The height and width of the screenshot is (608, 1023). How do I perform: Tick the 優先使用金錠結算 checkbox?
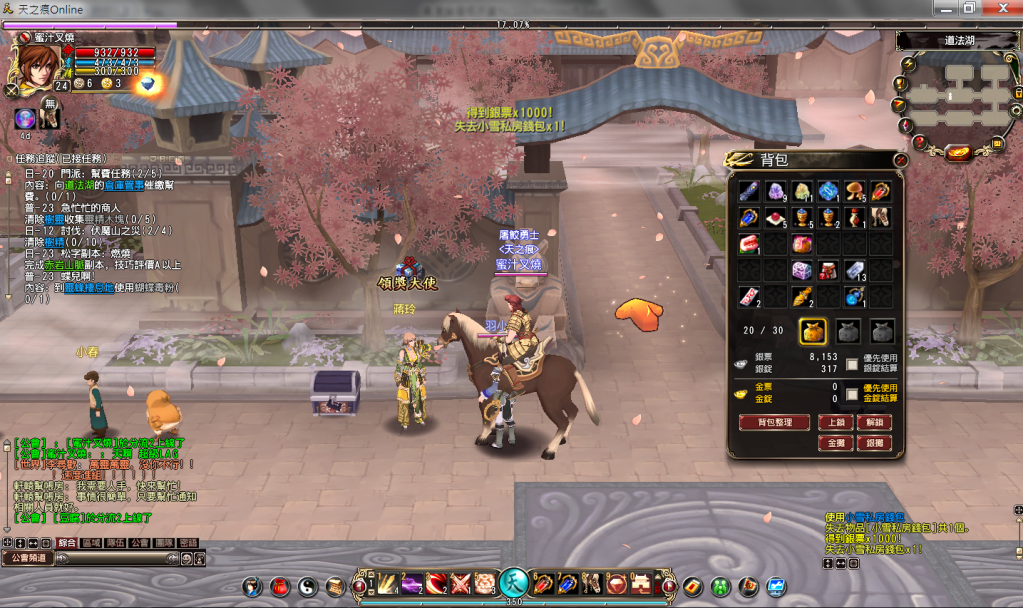coord(852,394)
